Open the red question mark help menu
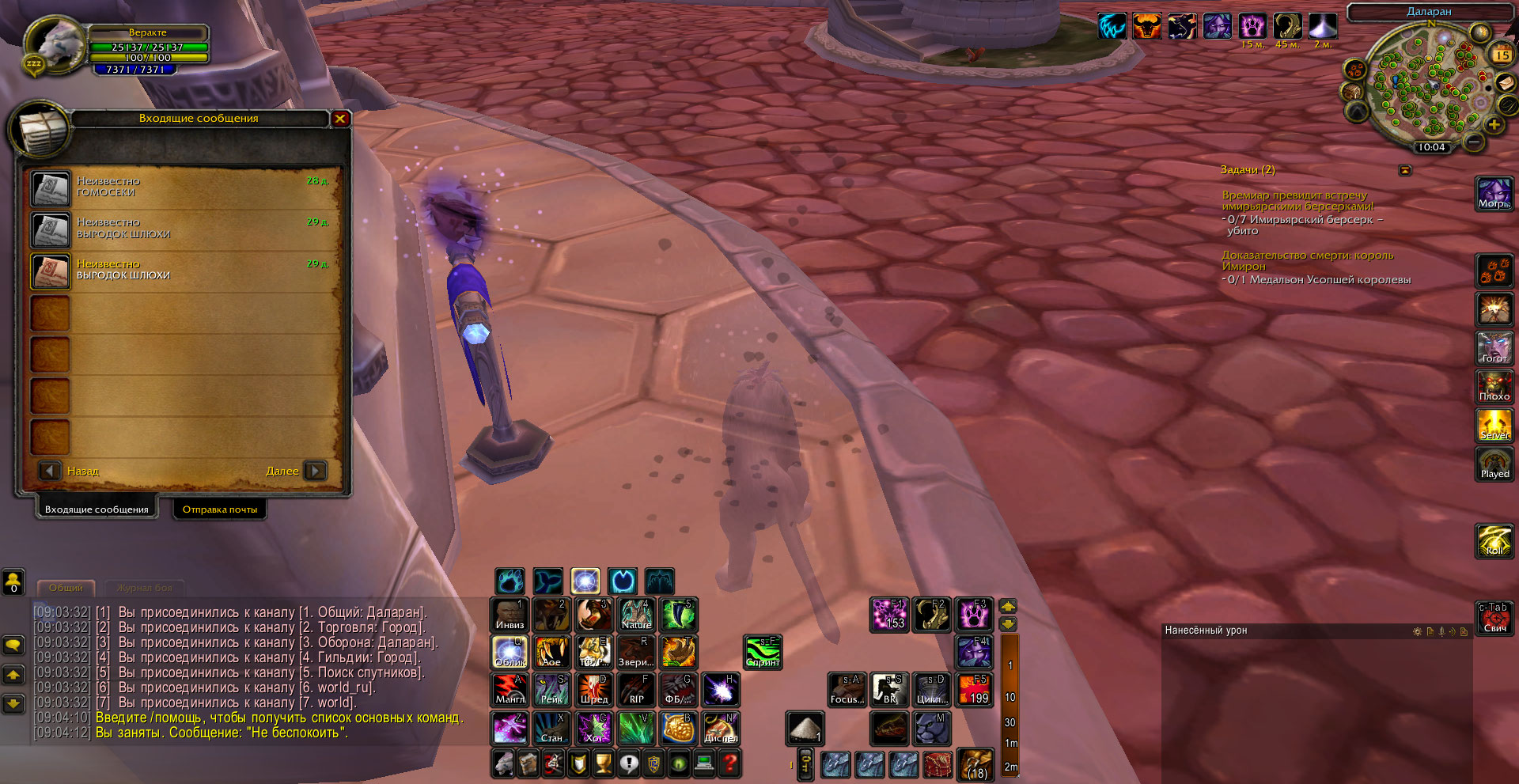Screen dimensions: 1519x784 729,763
